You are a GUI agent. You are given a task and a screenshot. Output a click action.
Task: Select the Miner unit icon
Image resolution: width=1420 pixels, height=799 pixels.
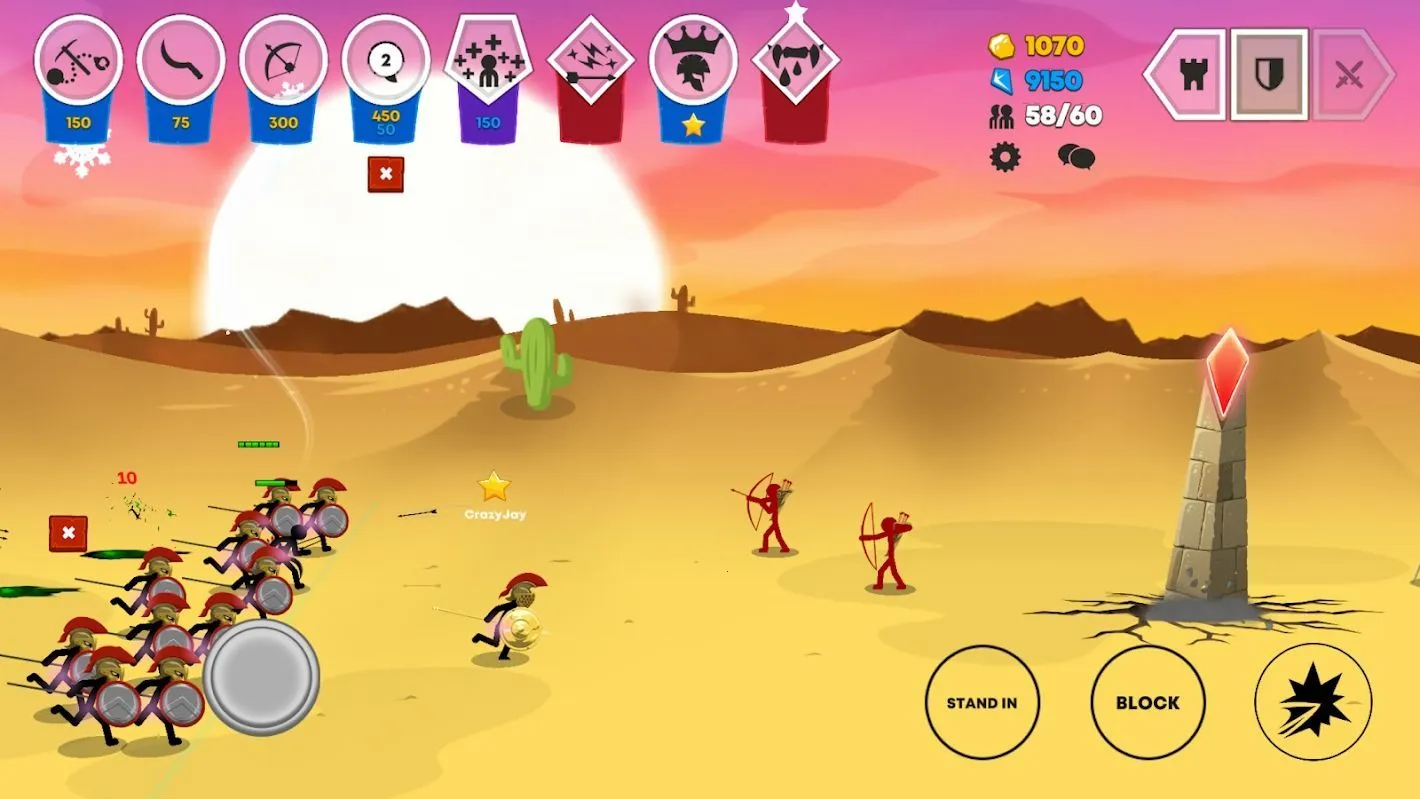(80, 60)
